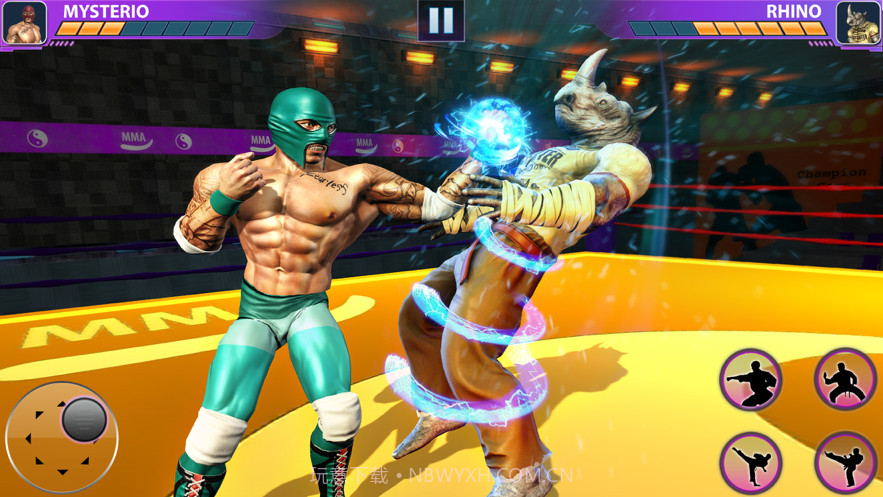Image resolution: width=883 pixels, height=497 pixels.
Task: Tap the straight punch attack button
Action: pyautogui.click(x=750, y=379)
